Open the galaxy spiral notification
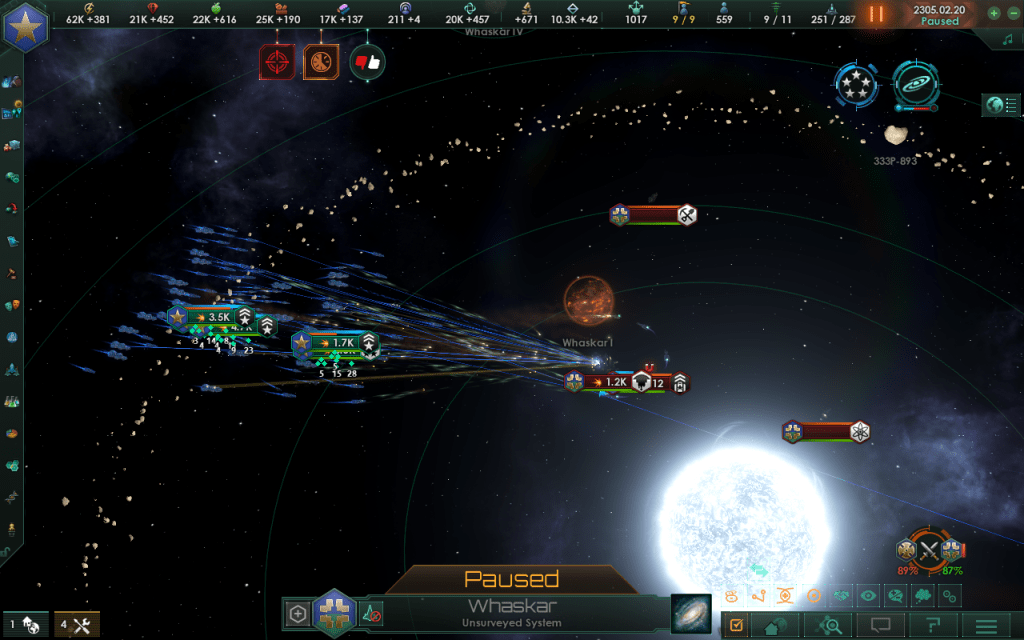 tap(913, 84)
